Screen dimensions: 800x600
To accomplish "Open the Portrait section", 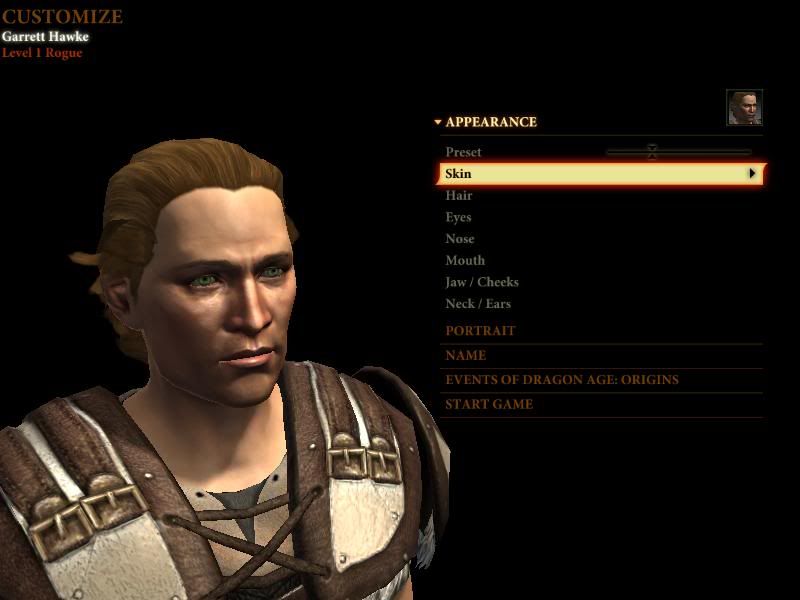I will [480, 331].
